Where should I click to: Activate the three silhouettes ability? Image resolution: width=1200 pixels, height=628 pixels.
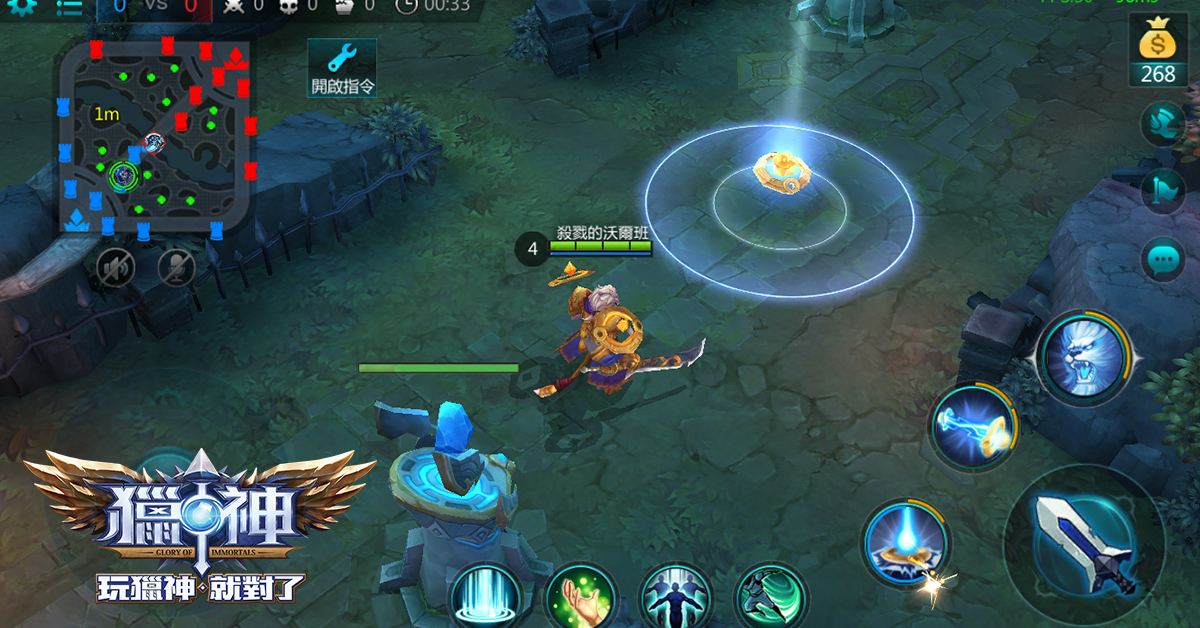point(675,598)
